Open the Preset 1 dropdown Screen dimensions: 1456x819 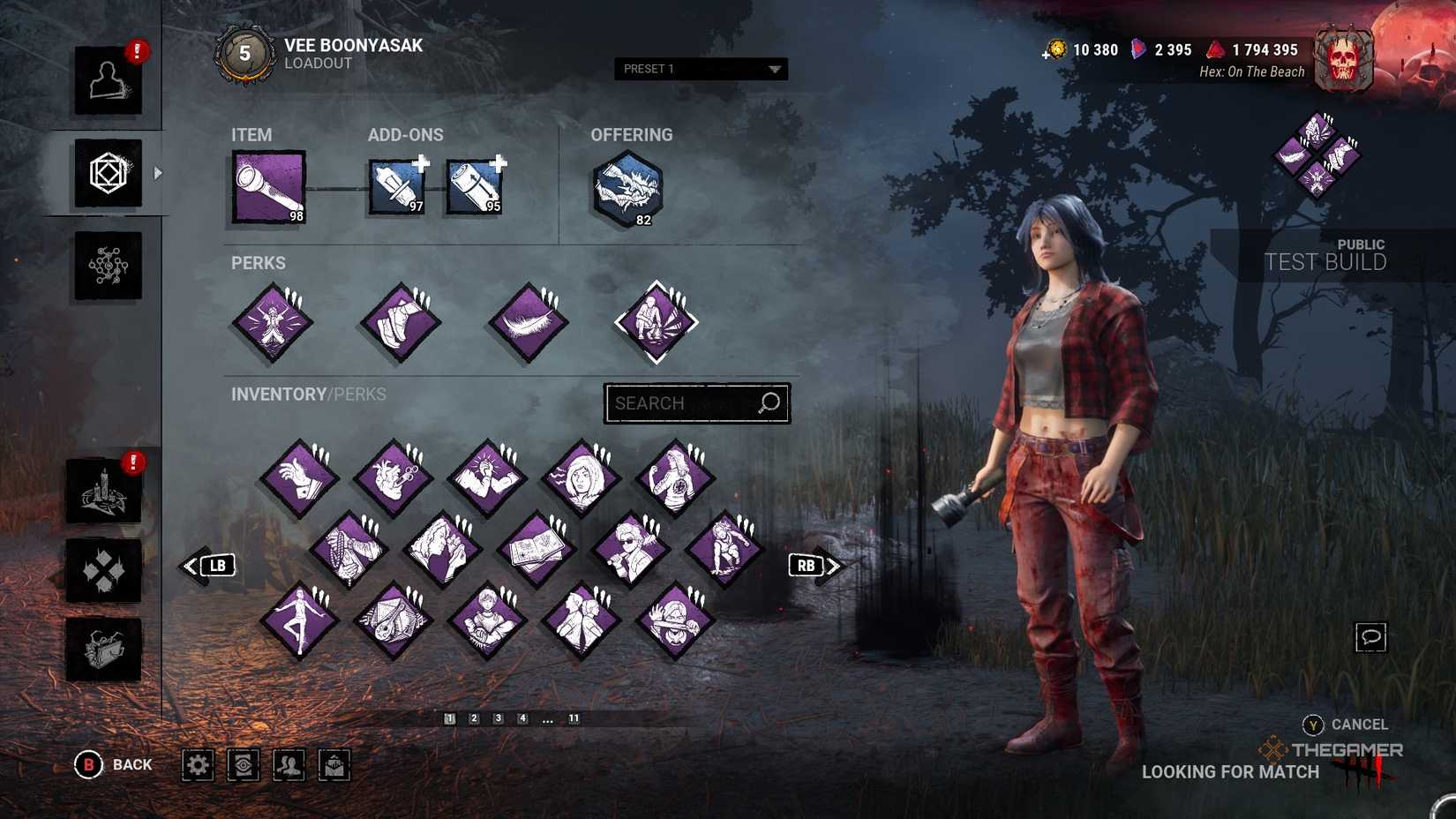click(700, 69)
